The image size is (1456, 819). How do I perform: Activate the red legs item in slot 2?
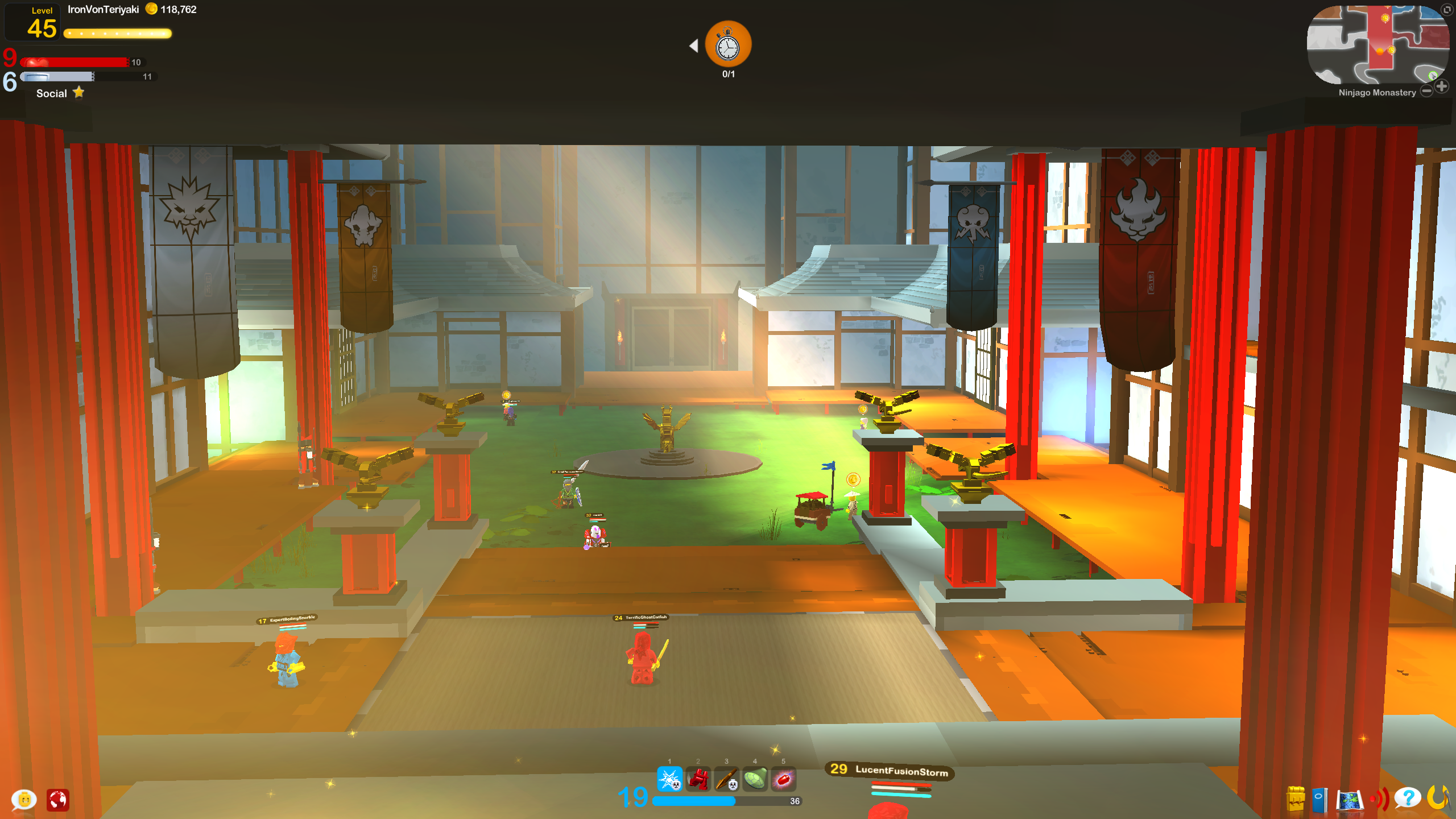click(x=699, y=779)
